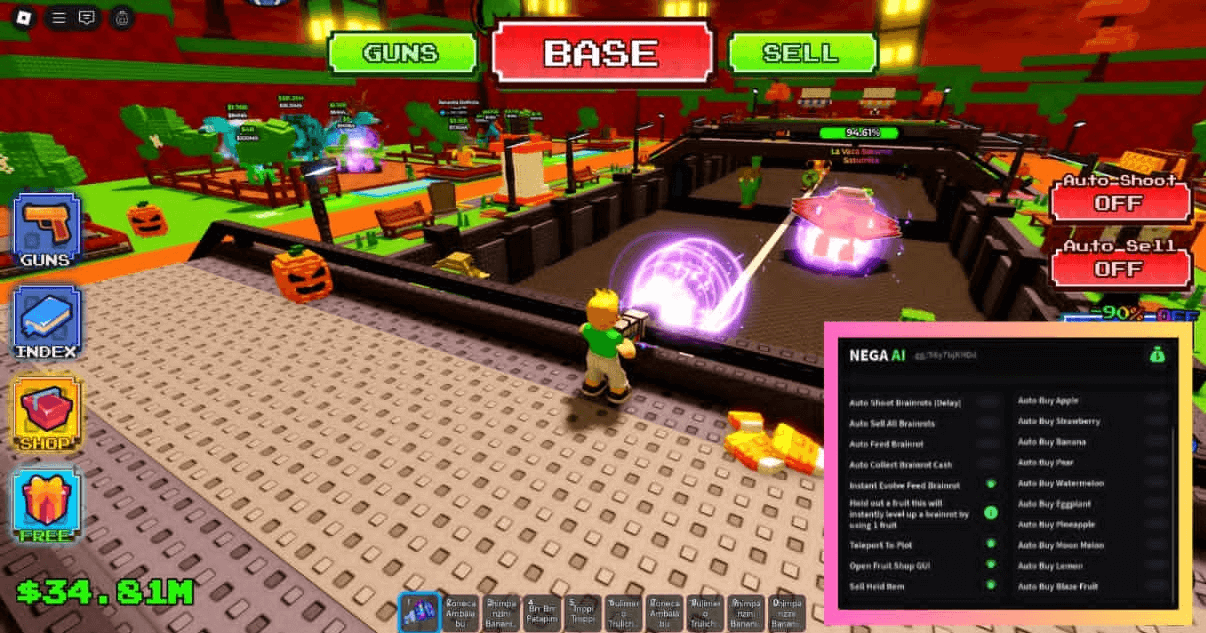Select the green GUNS button at top
This screenshot has width=1206, height=633.
[400, 53]
